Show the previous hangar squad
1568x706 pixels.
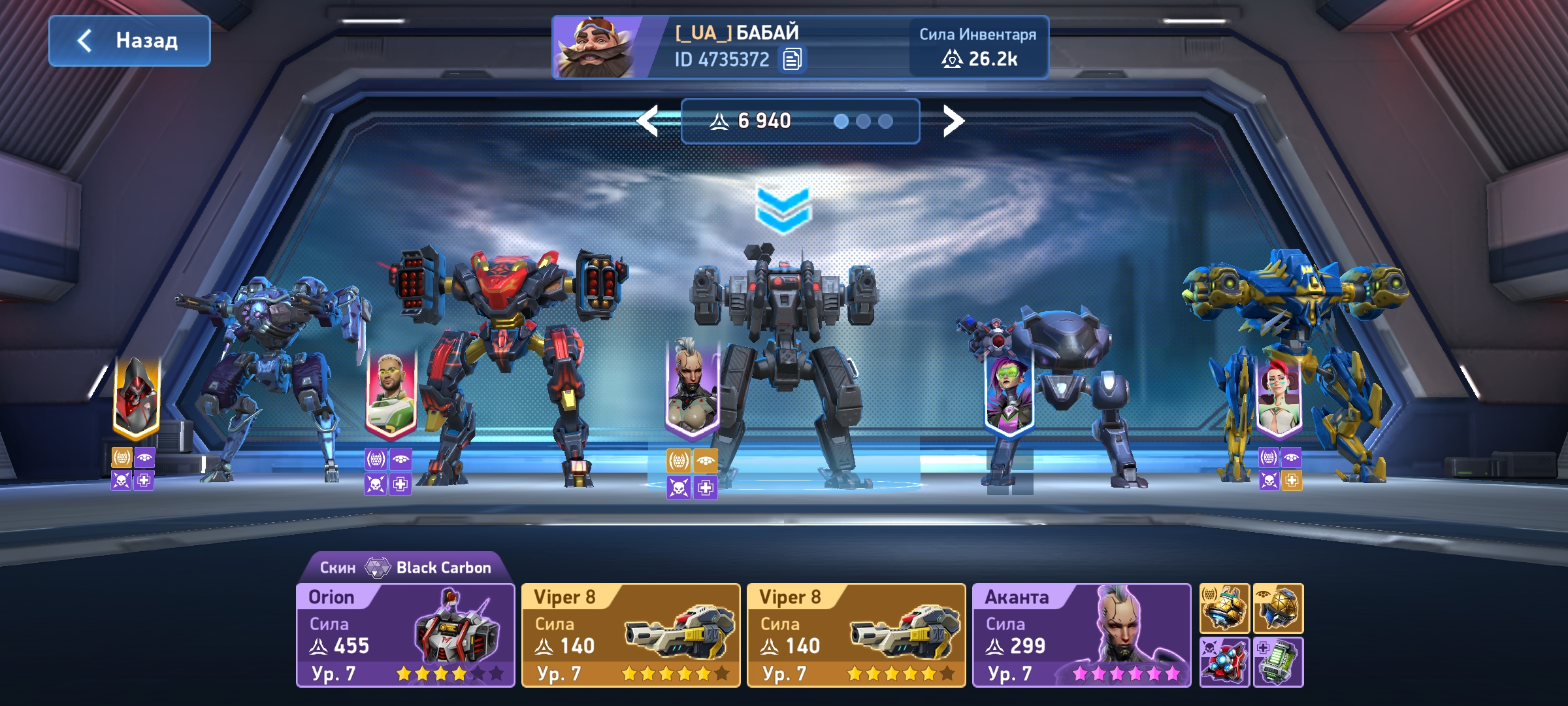coord(647,121)
